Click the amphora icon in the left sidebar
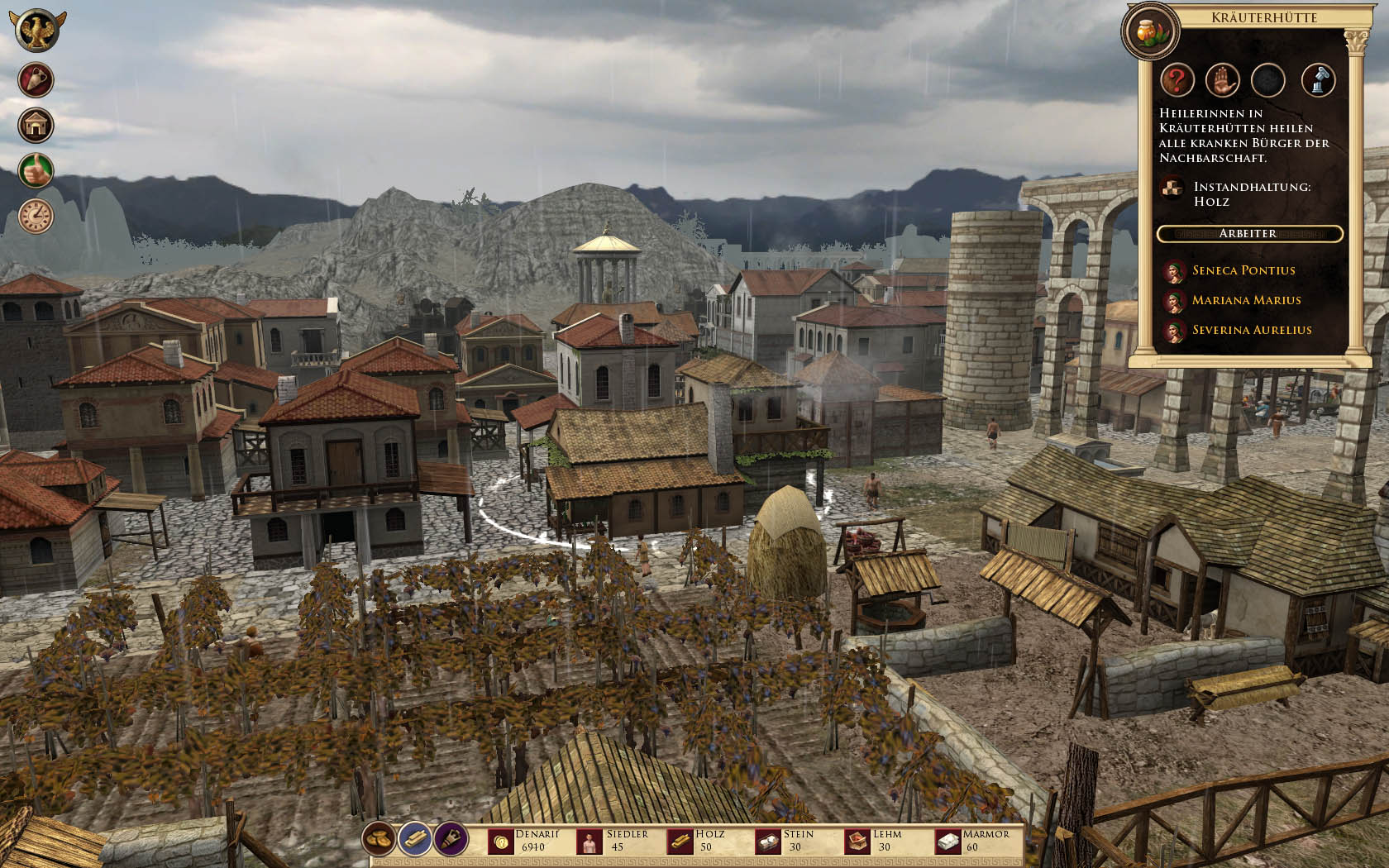 click(37, 80)
